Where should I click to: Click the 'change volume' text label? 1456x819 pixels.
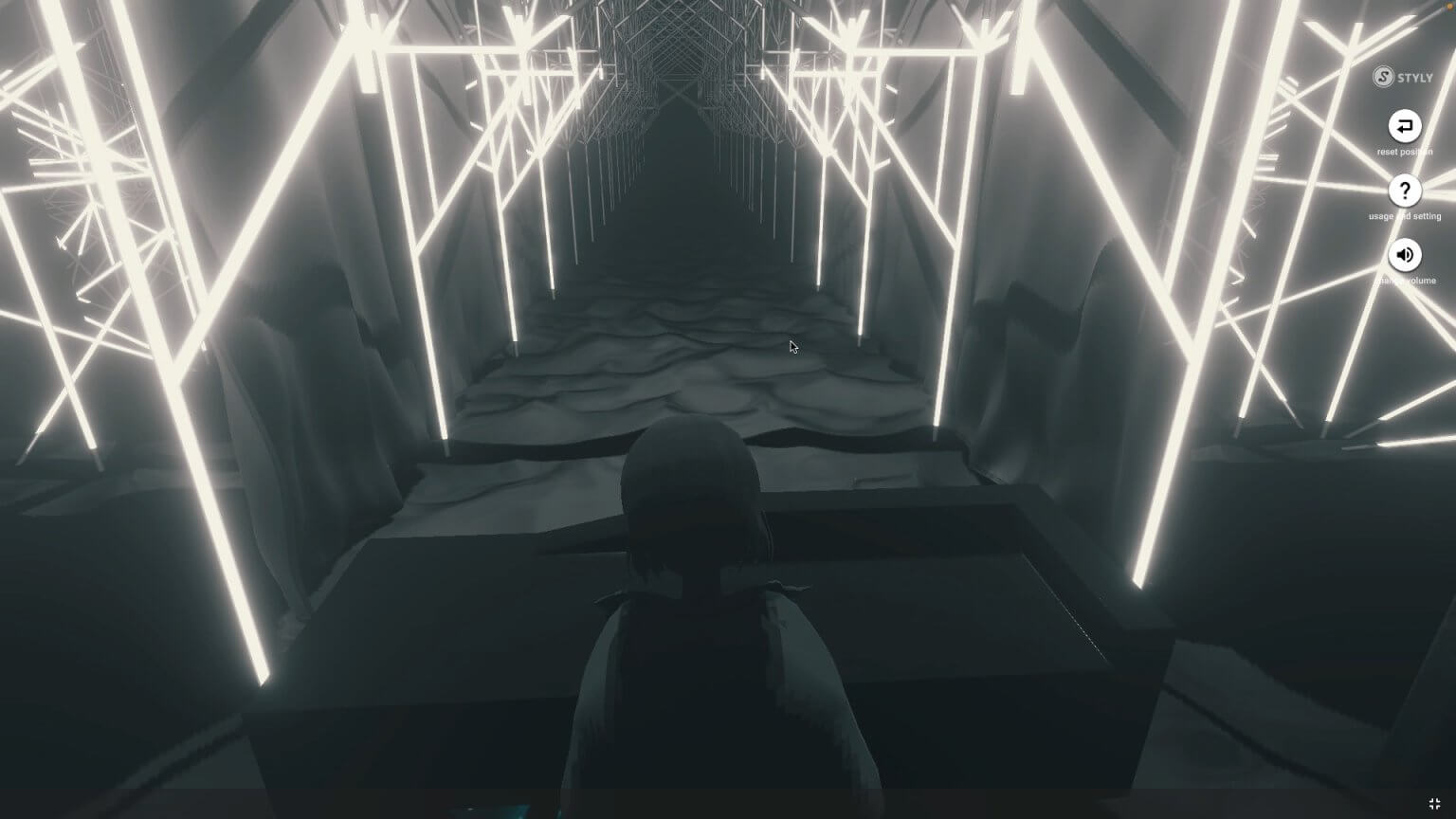1407,281
